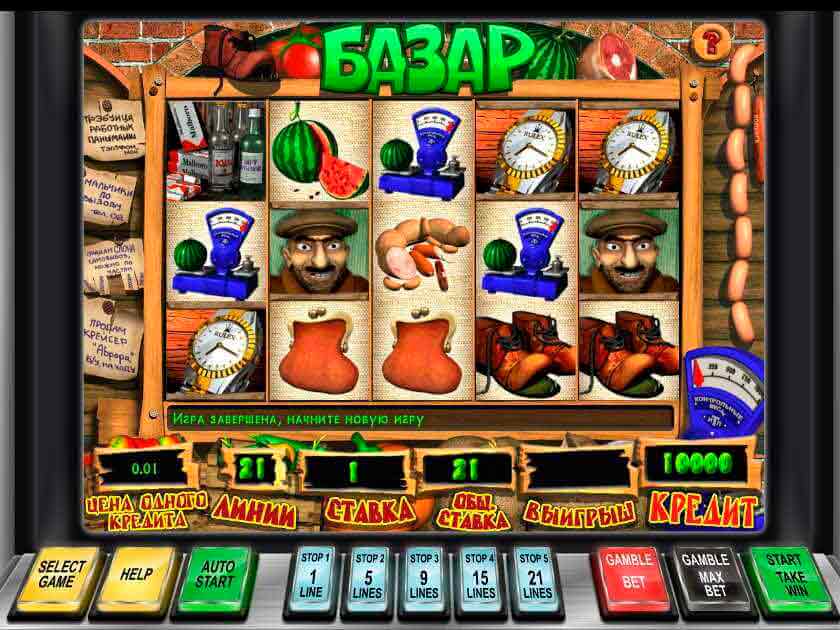Activate the green Auto Start button
Screen dimensions: 840x630
[x=216, y=575]
